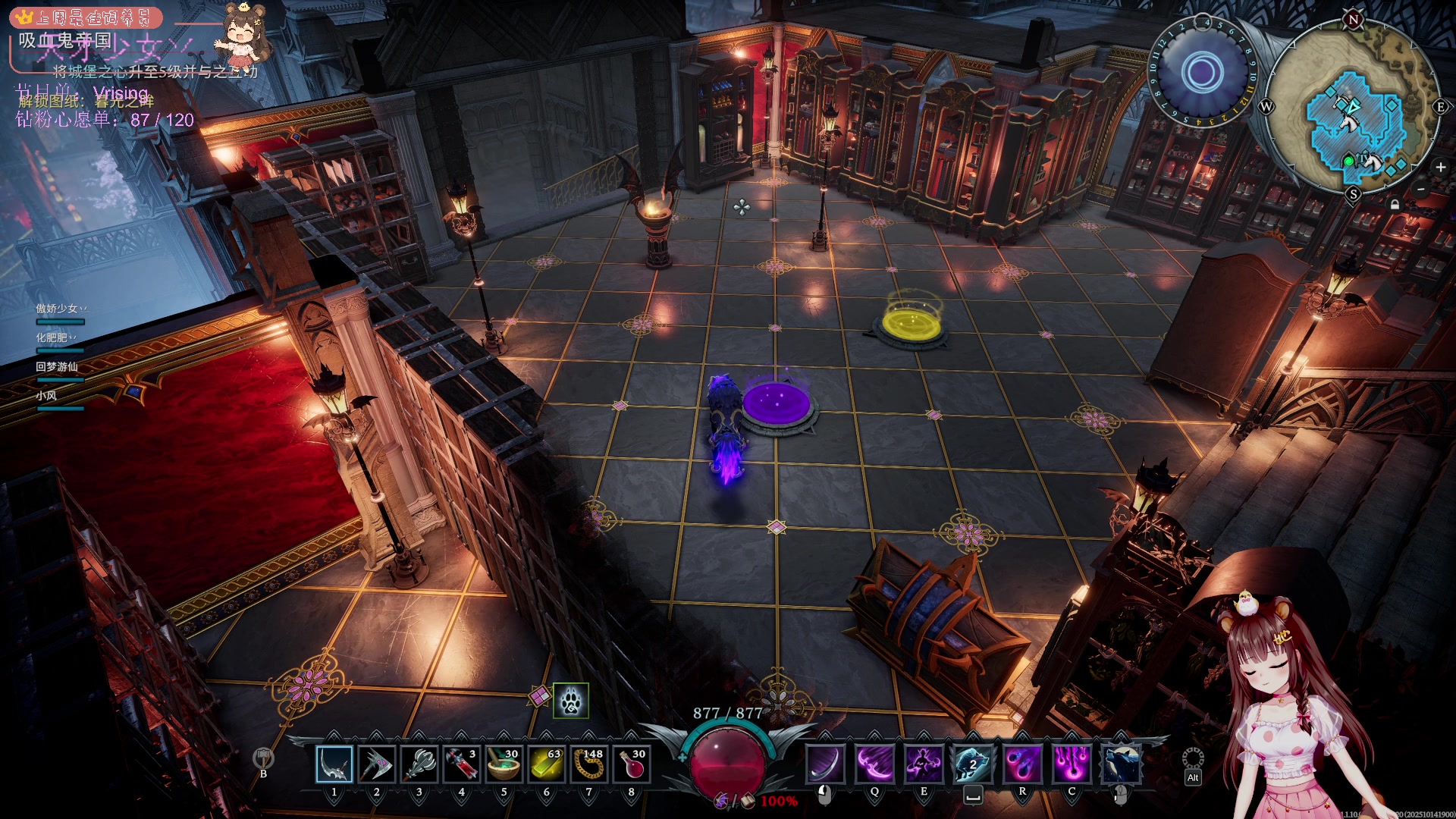Activate the purple scythe primary attack
The image size is (1456, 819).
(x=825, y=763)
